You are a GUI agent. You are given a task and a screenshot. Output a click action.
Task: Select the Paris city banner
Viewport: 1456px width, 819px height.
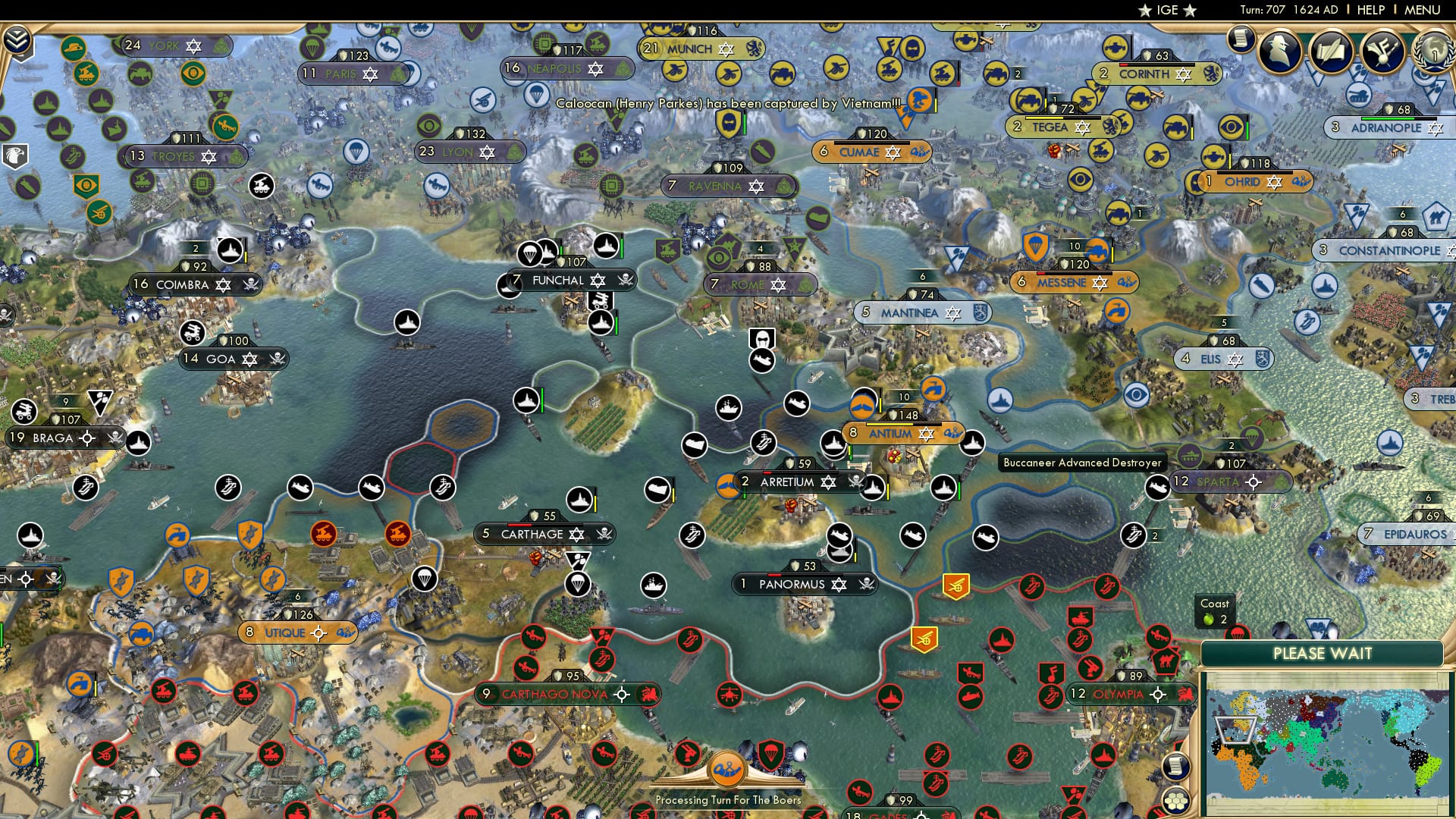tap(340, 73)
